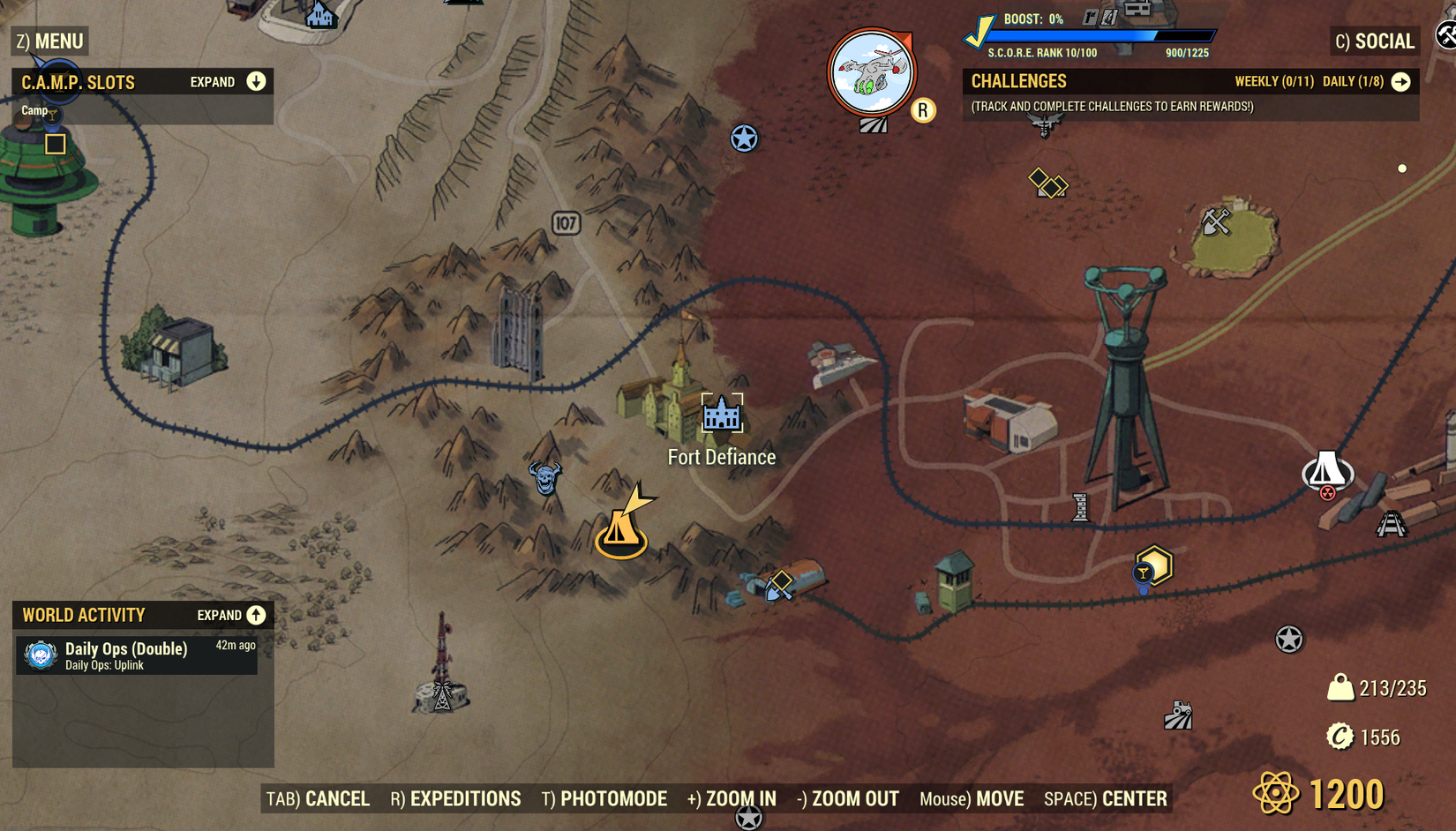The width and height of the screenshot is (1456, 831).
Task: Open the MENU
Action: pos(49,41)
